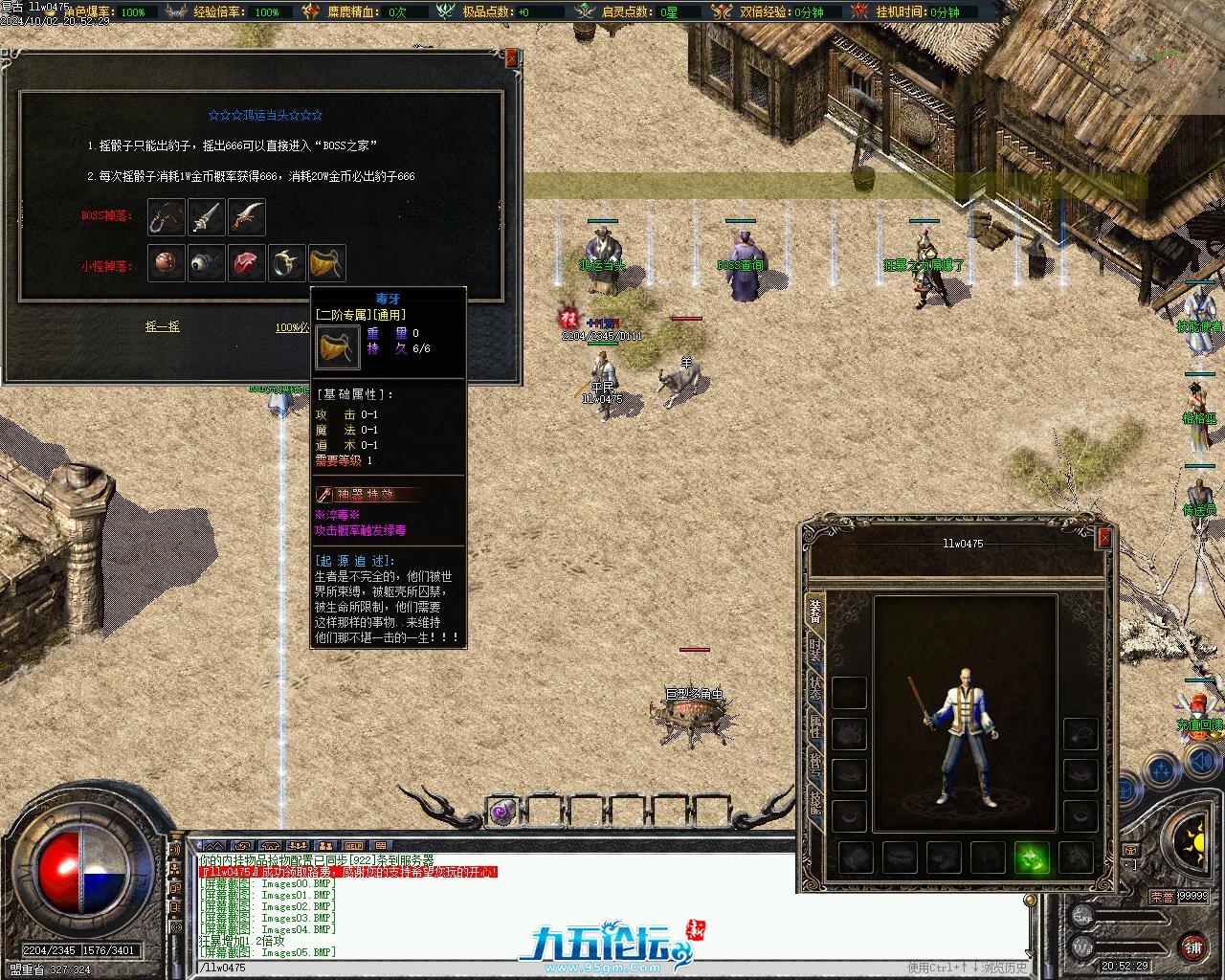The width and height of the screenshot is (1225, 980).
Task: Select the eyeball monster drop item
Action: 207,263
